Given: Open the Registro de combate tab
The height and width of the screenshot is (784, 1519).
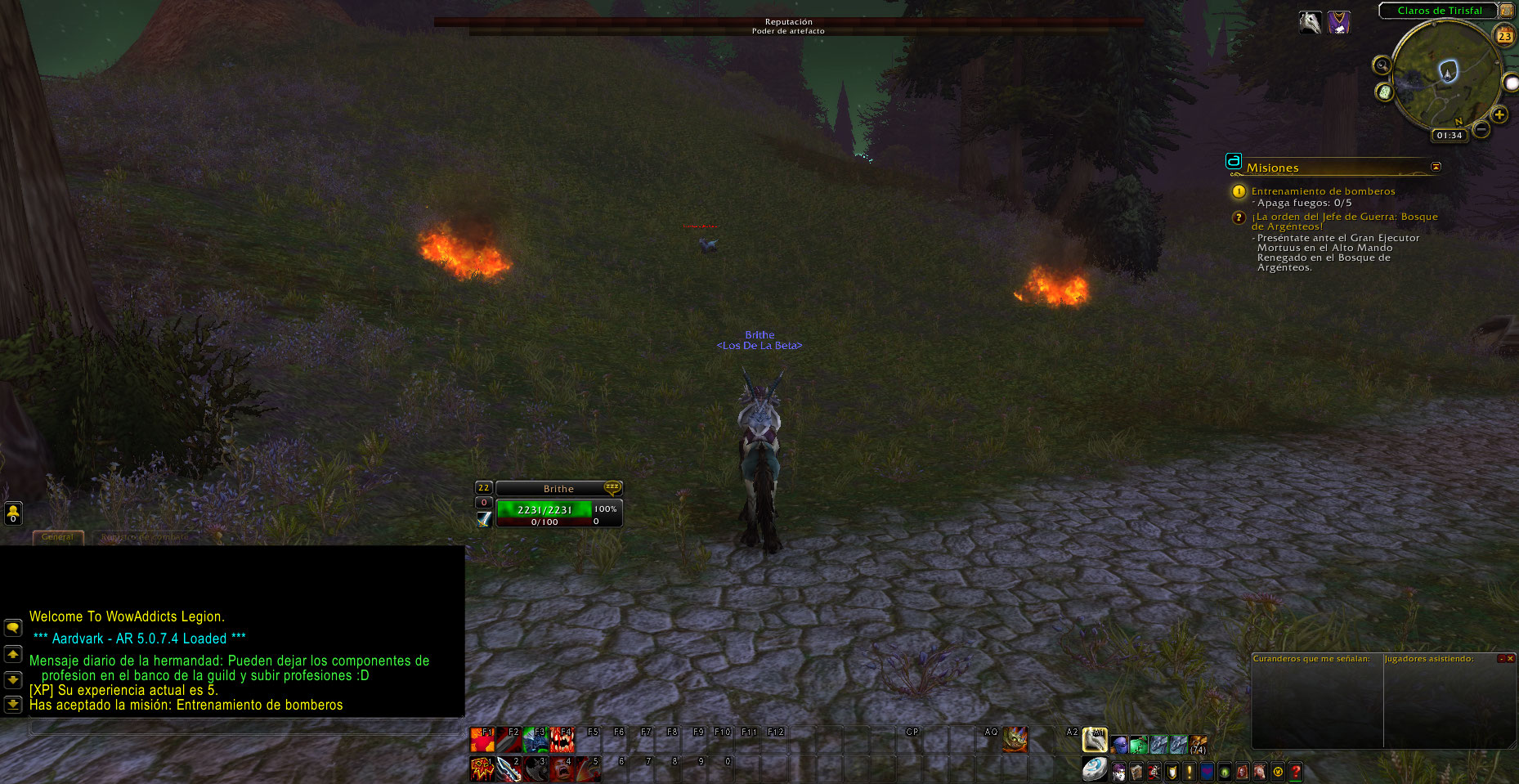Looking at the screenshot, I should (145, 537).
